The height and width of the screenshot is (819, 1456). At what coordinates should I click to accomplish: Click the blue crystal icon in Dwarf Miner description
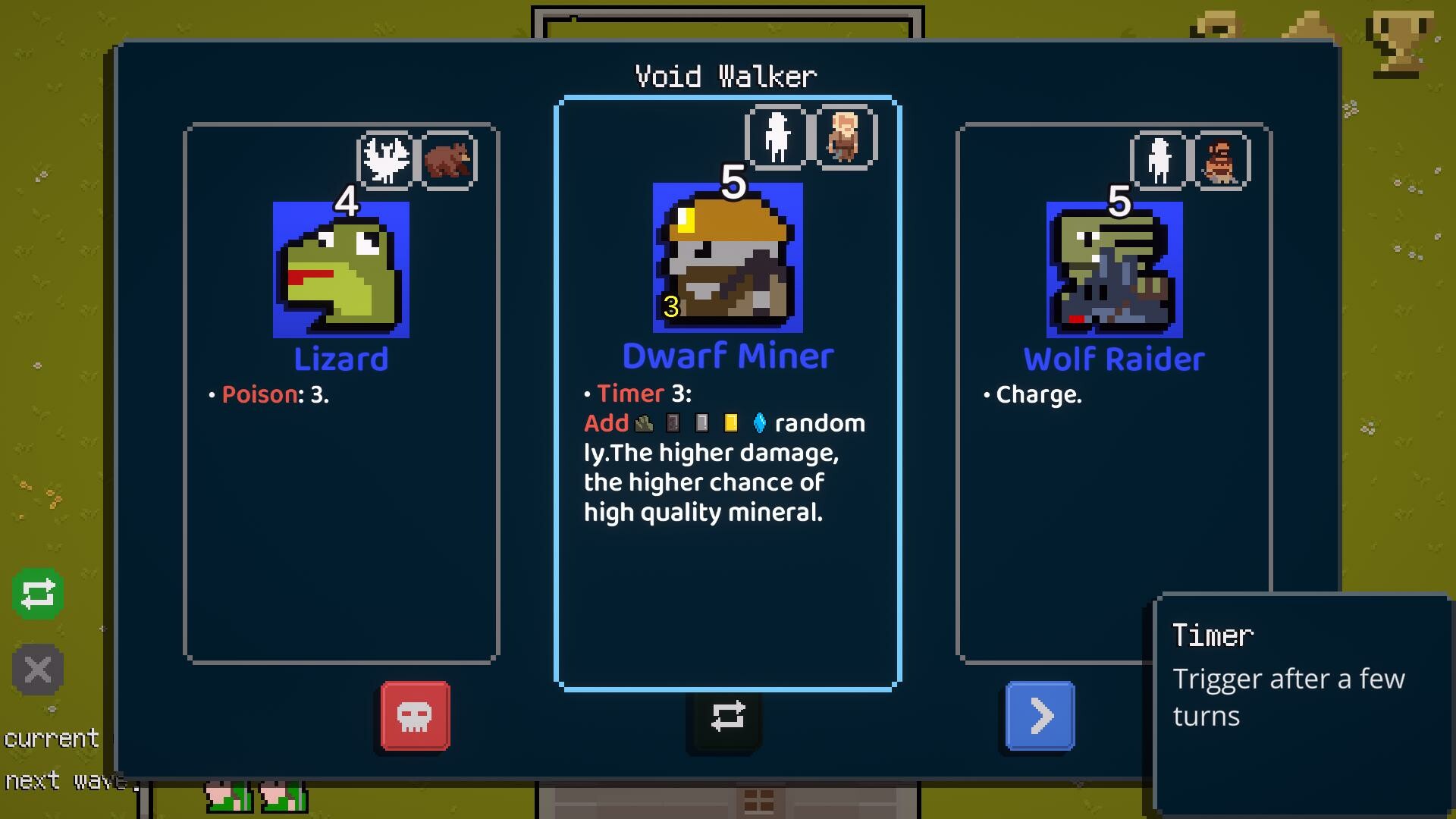[759, 423]
